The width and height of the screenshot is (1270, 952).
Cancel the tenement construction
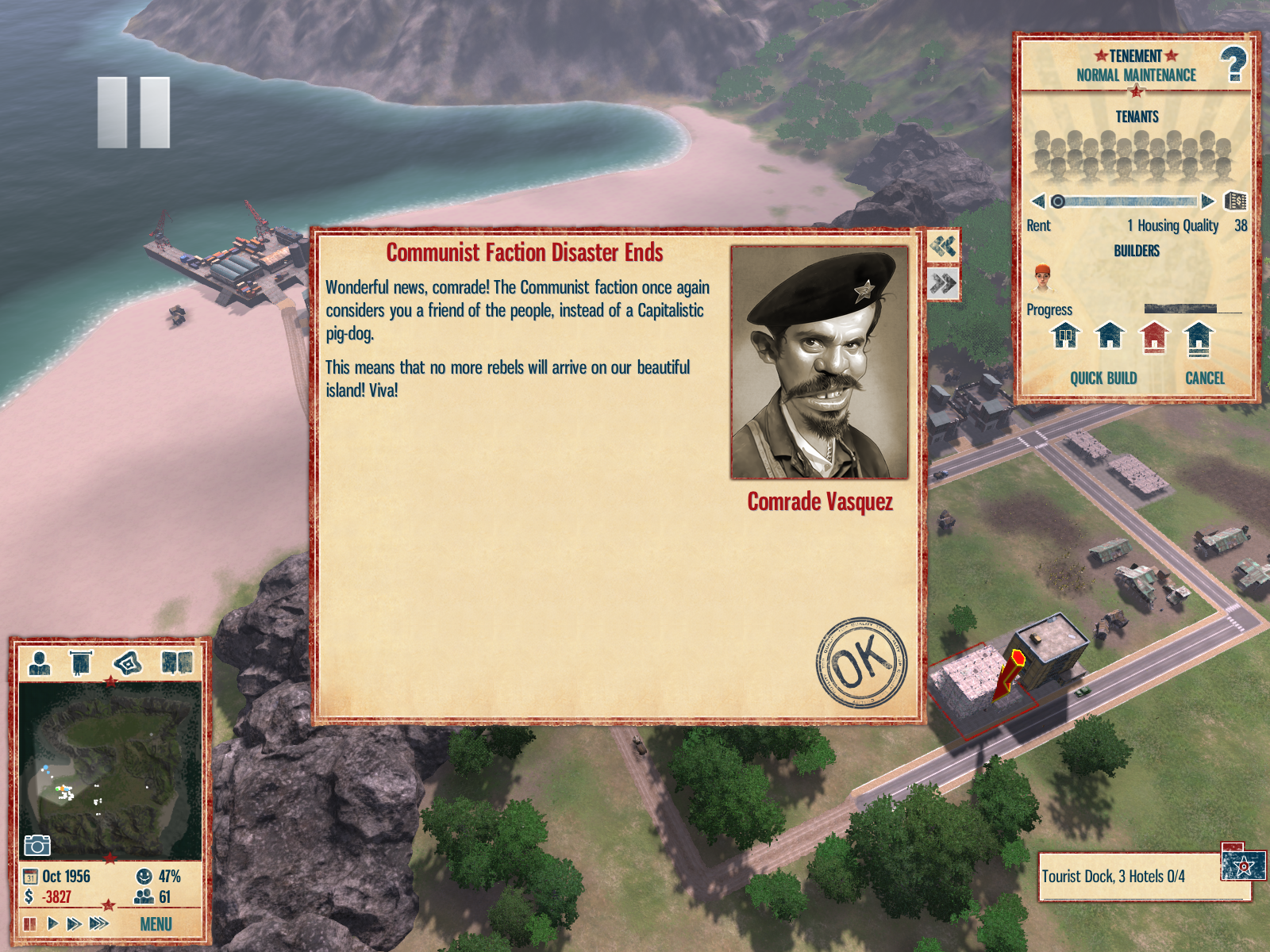[1204, 378]
